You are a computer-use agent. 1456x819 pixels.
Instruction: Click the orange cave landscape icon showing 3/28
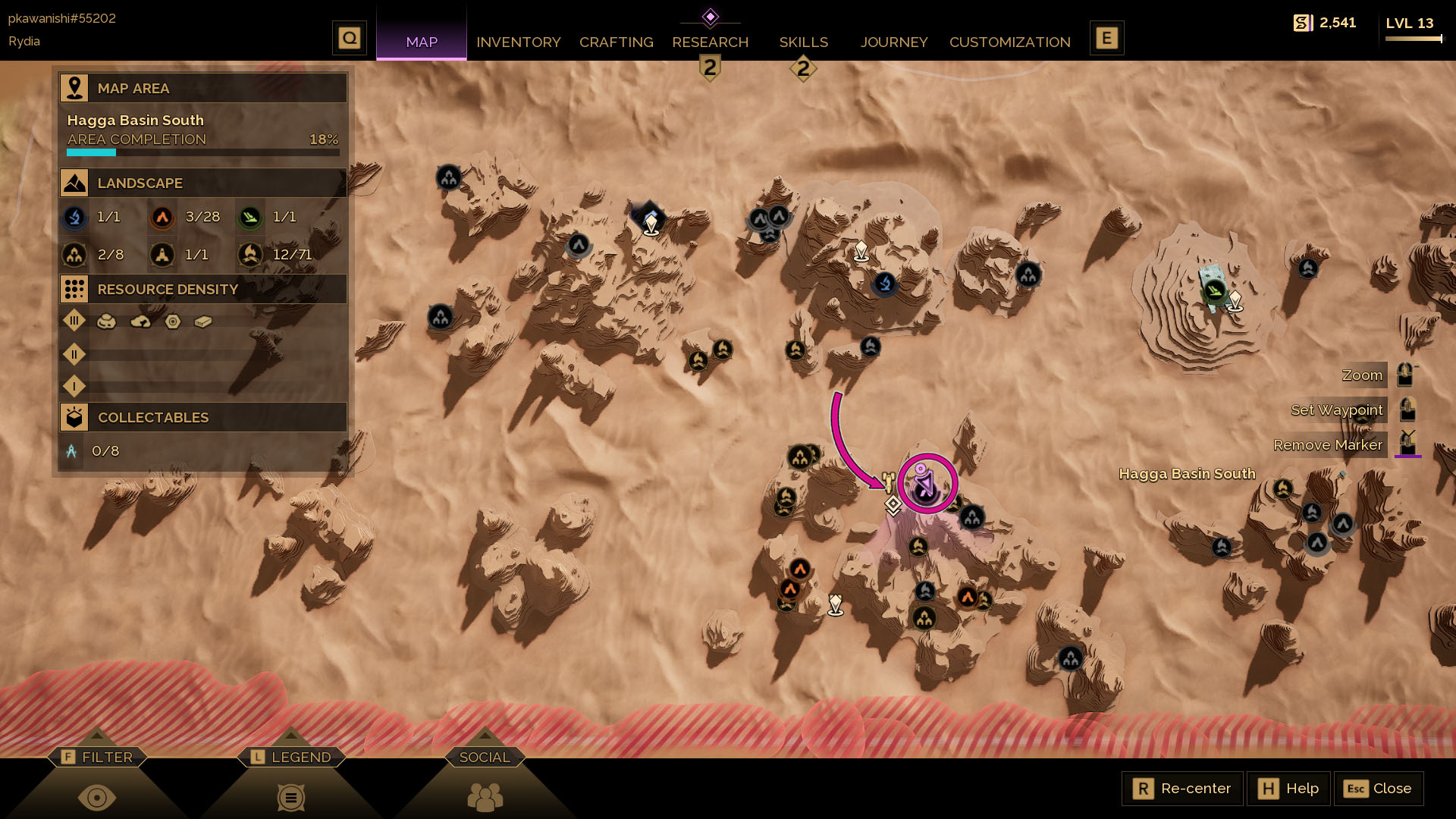click(x=161, y=218)
